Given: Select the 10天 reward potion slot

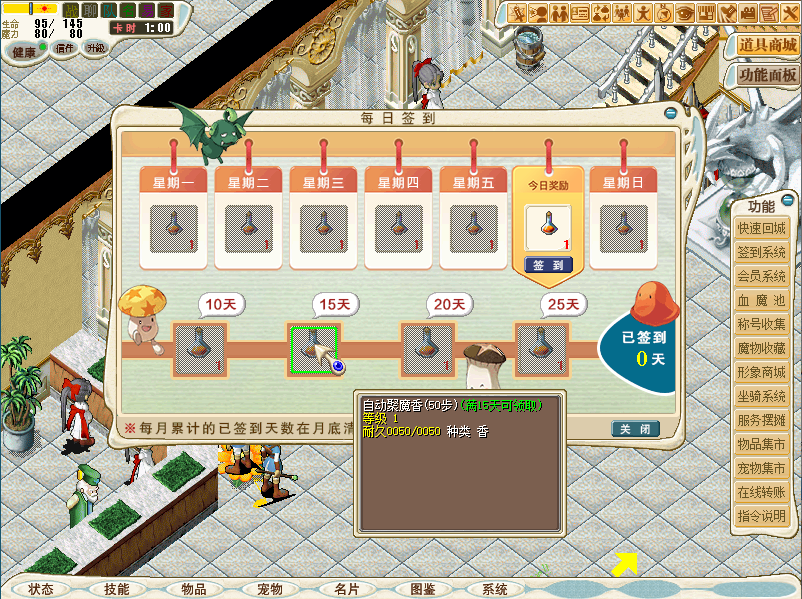Looking at the screenshot, I should 200,349.
